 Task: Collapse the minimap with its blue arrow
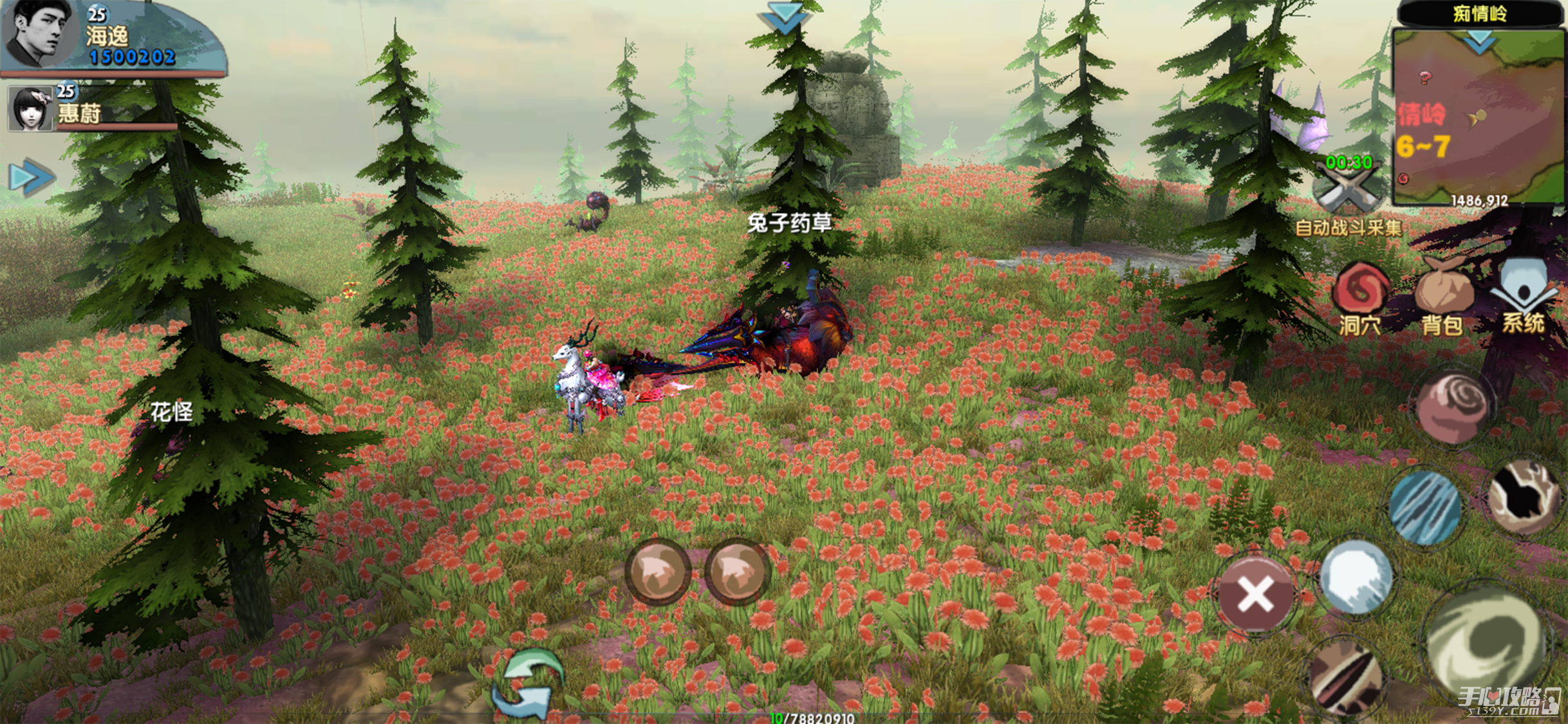[x=1479, y=41]
